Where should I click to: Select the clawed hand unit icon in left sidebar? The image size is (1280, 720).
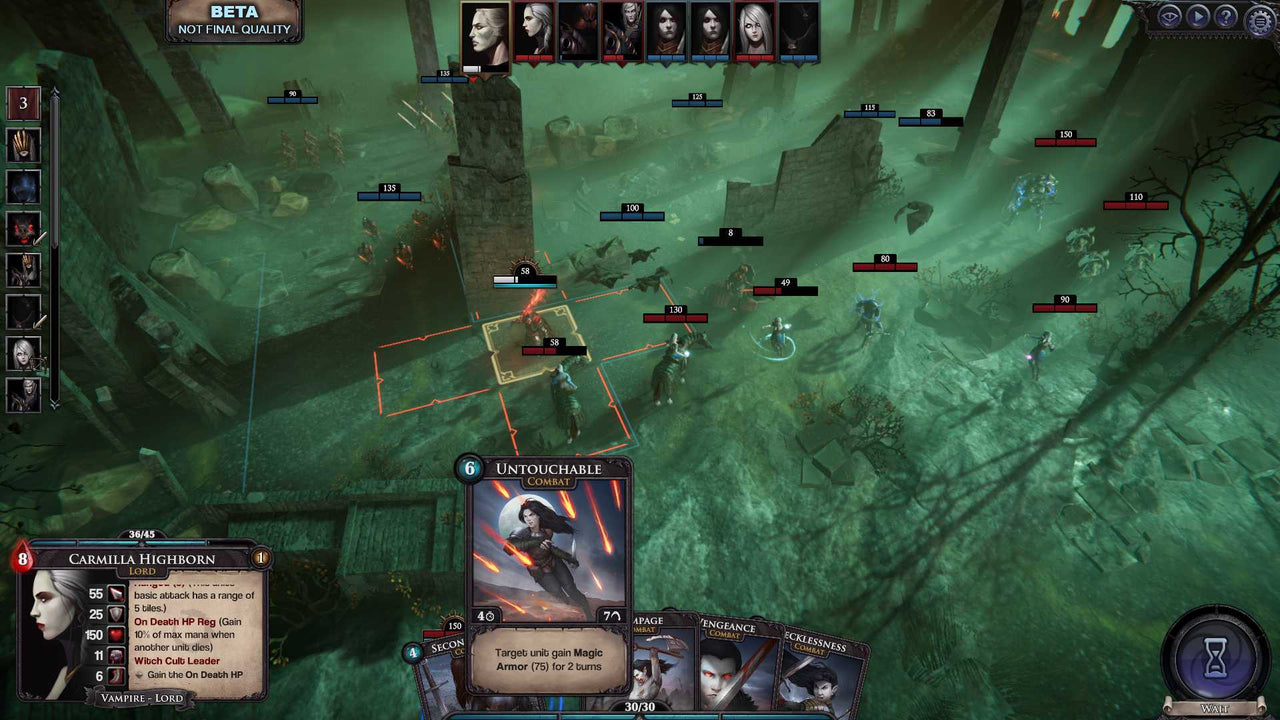pos(23,145)
